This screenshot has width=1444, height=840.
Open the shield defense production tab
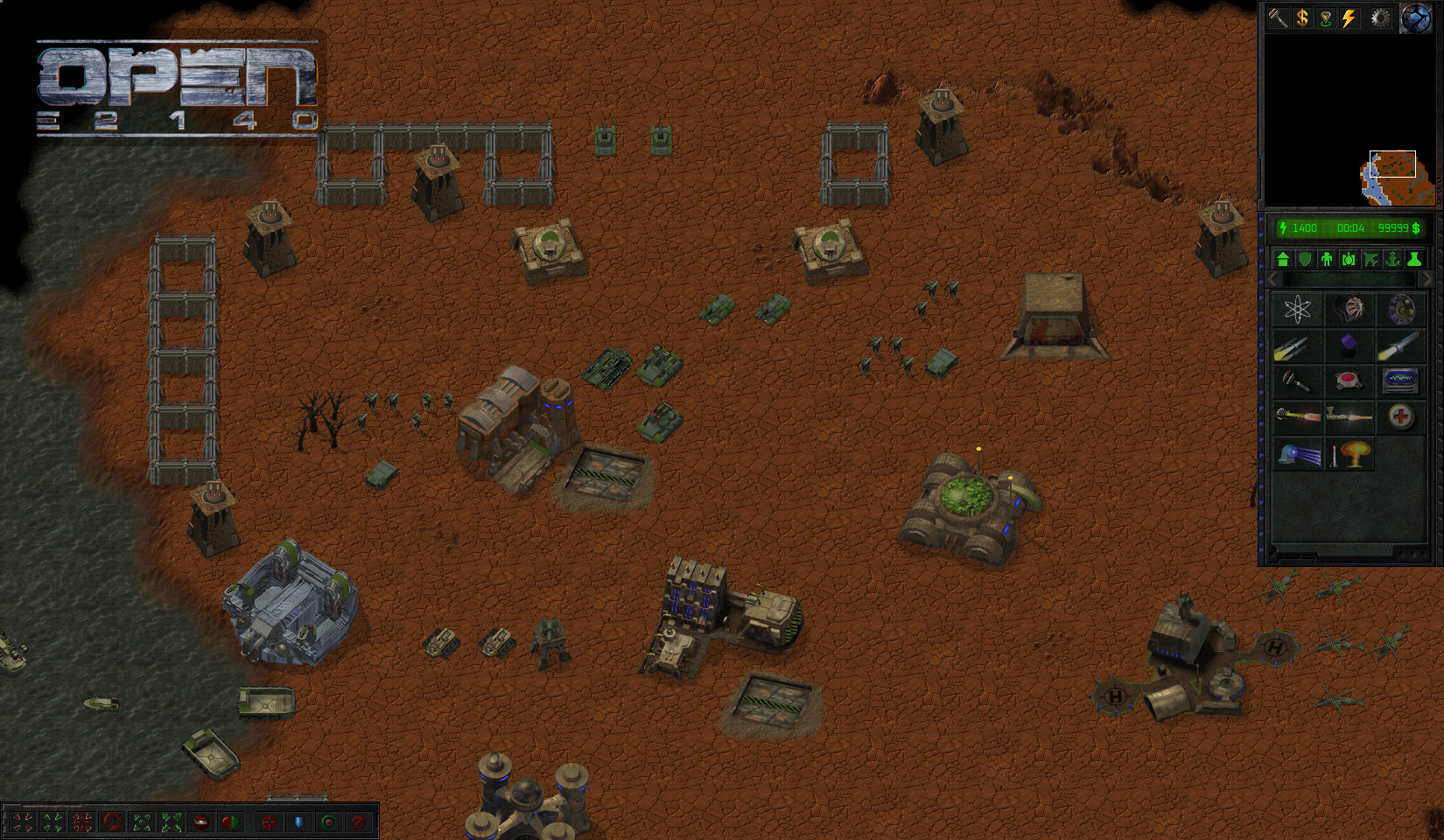point(1305,259)
